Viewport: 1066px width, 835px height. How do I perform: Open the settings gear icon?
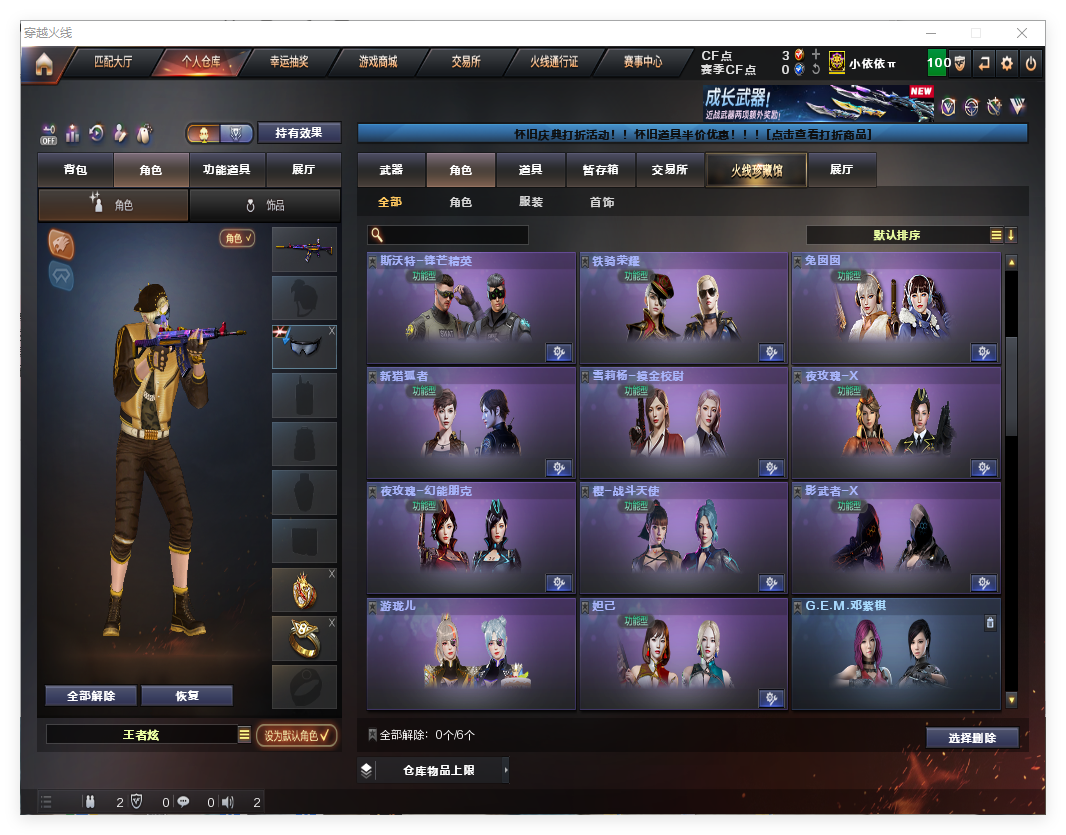1007,63
